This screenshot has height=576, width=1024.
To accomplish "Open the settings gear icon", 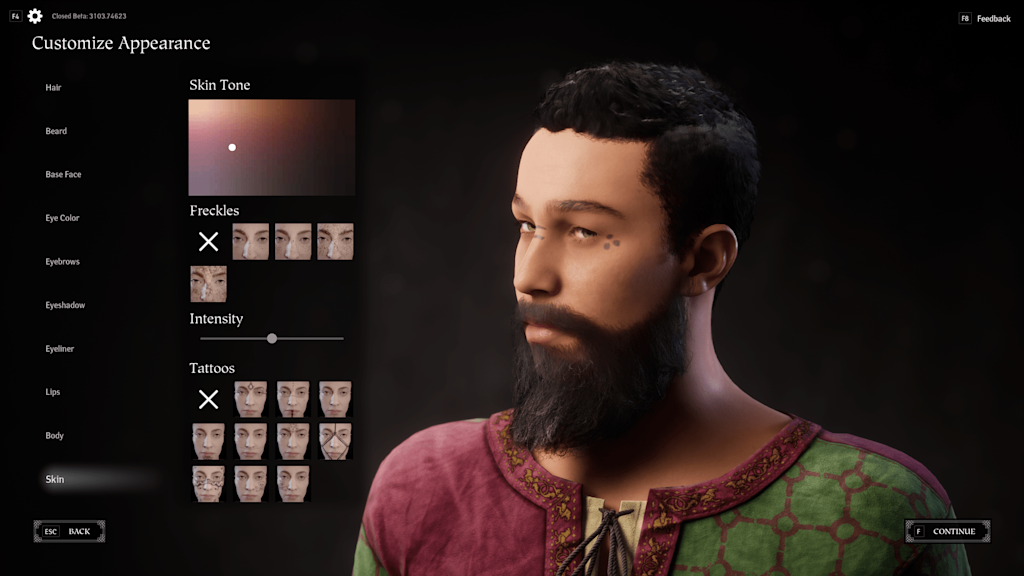I will click(x=35, y=16).
